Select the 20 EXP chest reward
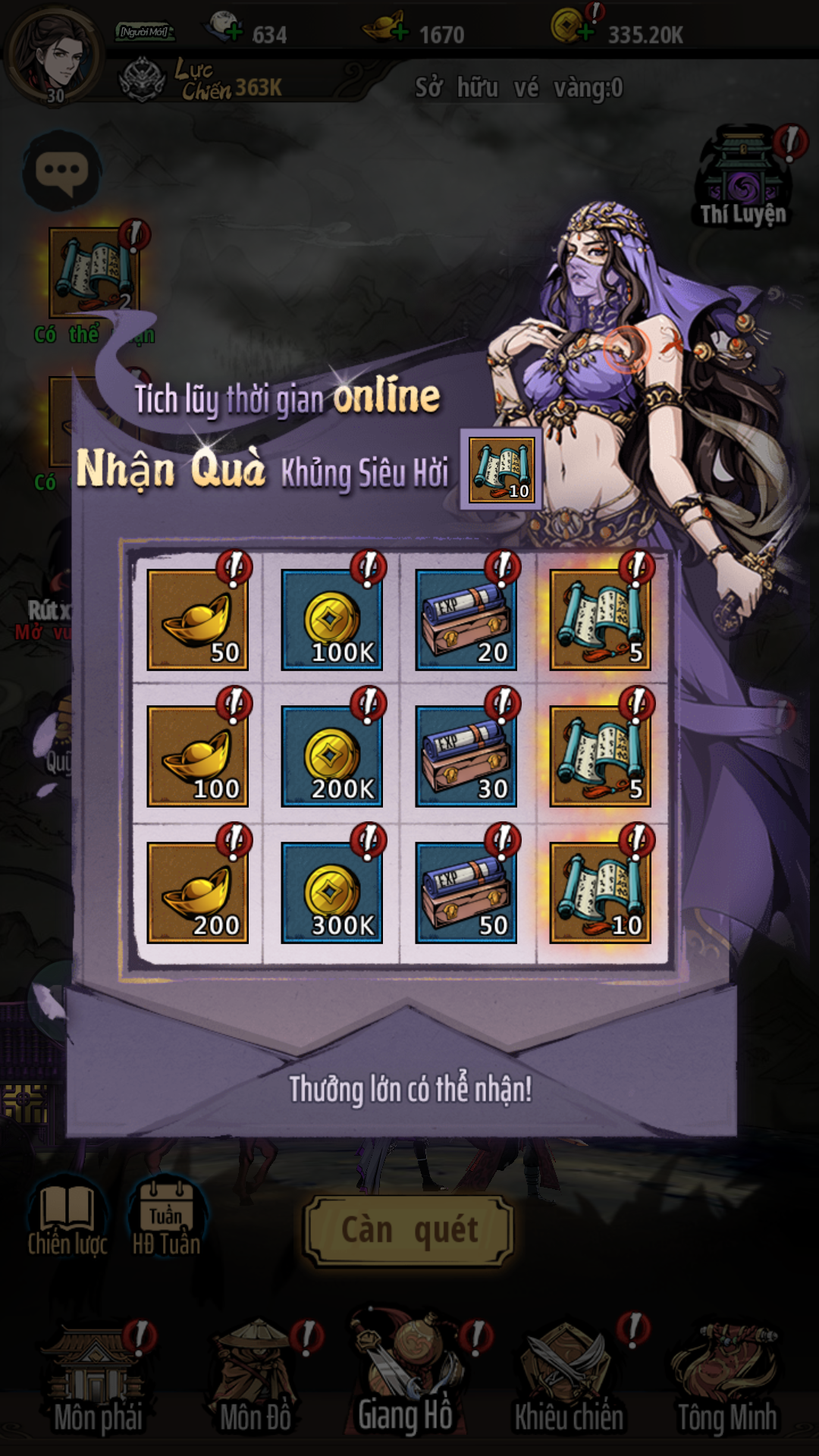819x1456 pixels. coord(466,620)
